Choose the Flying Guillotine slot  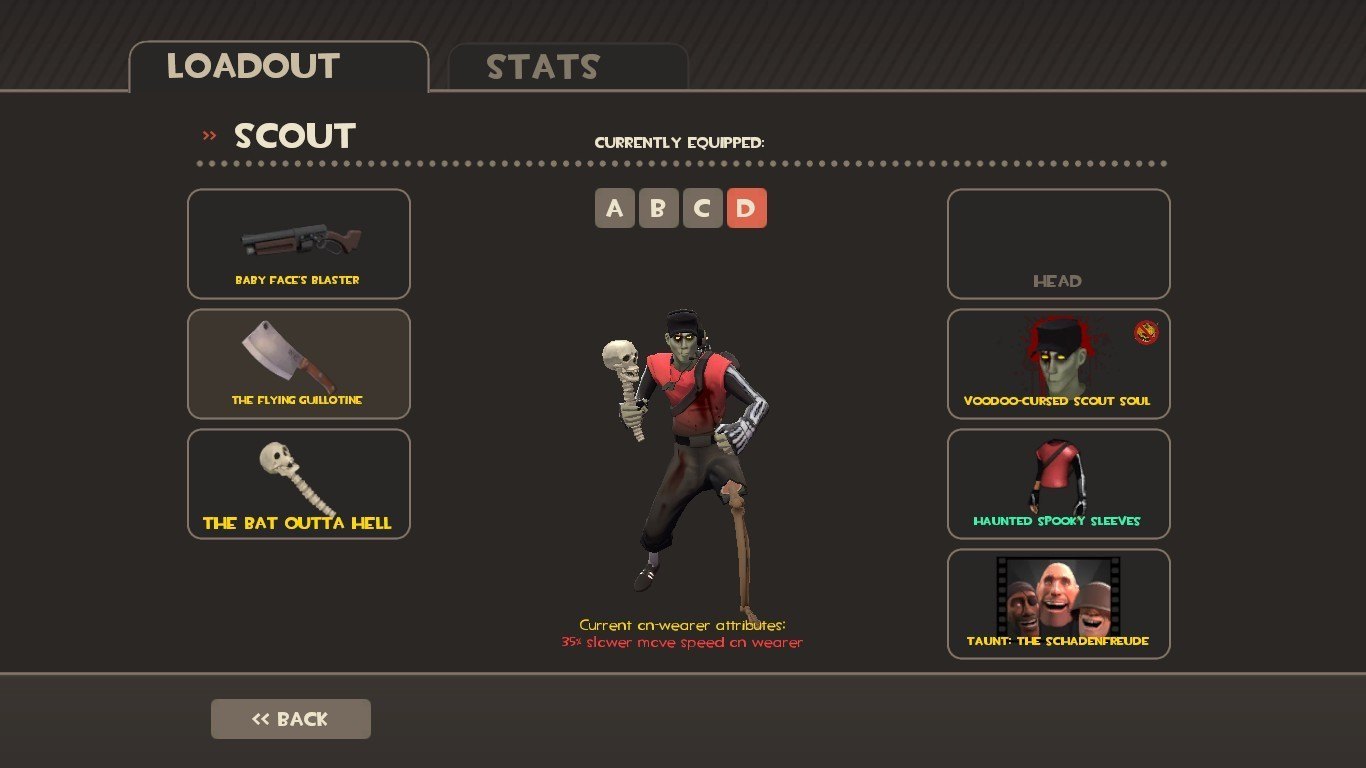[298, 364]
